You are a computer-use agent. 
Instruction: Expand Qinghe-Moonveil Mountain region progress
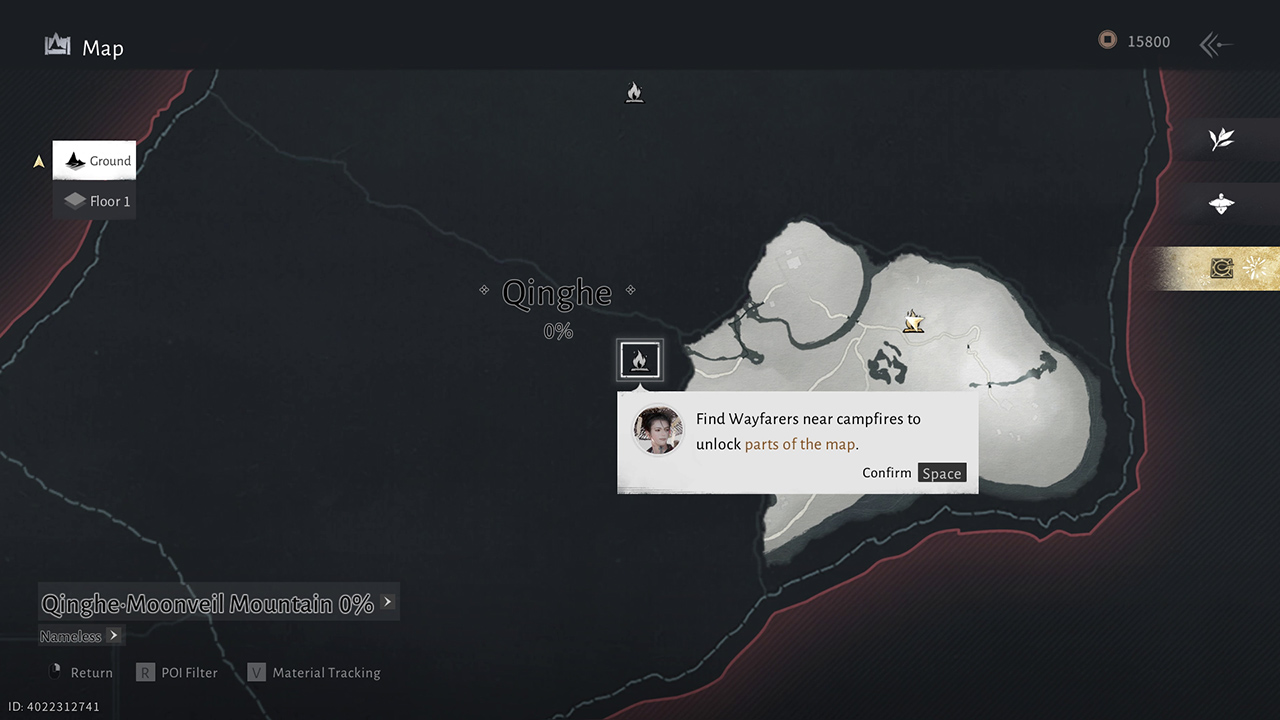(x=387, y=602)
